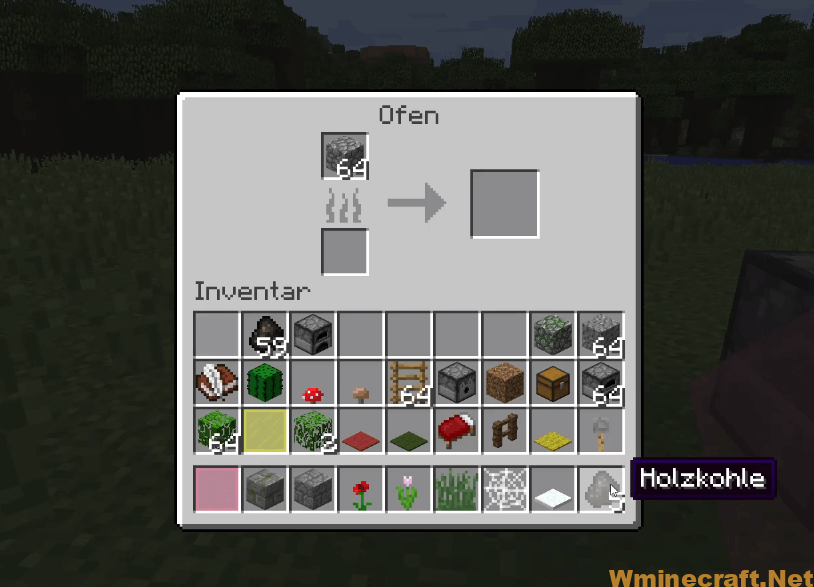814x587 pixels.
Task: Pick up the red poppy flower
Action: coord(361,489)
